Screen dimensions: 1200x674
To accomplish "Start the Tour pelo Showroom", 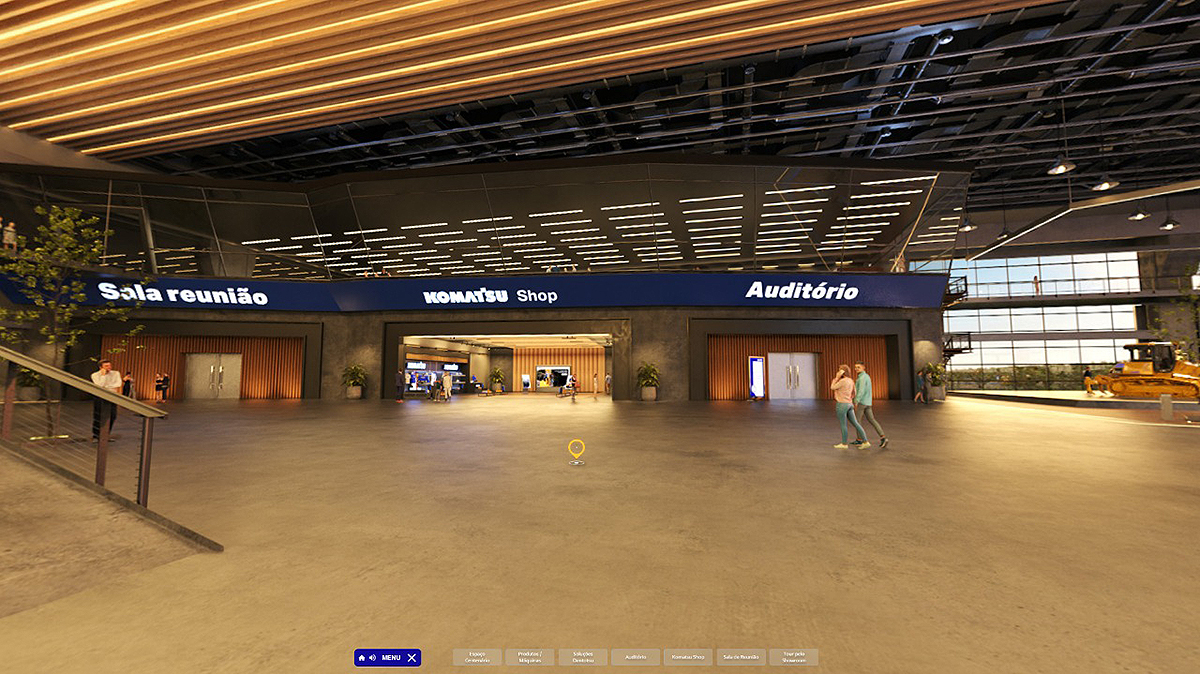I will [x=794, y=658].
